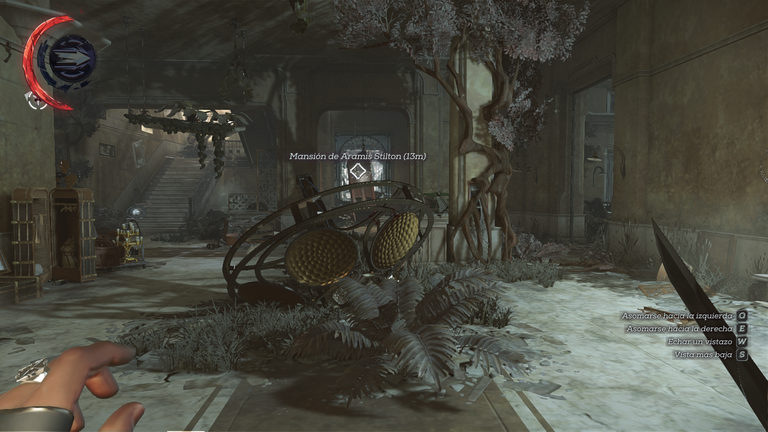Viewport: 768px width, 432px height.
Task: Click the Mansión de Aramis Stilton objective marker
Action: pos(358,172)
